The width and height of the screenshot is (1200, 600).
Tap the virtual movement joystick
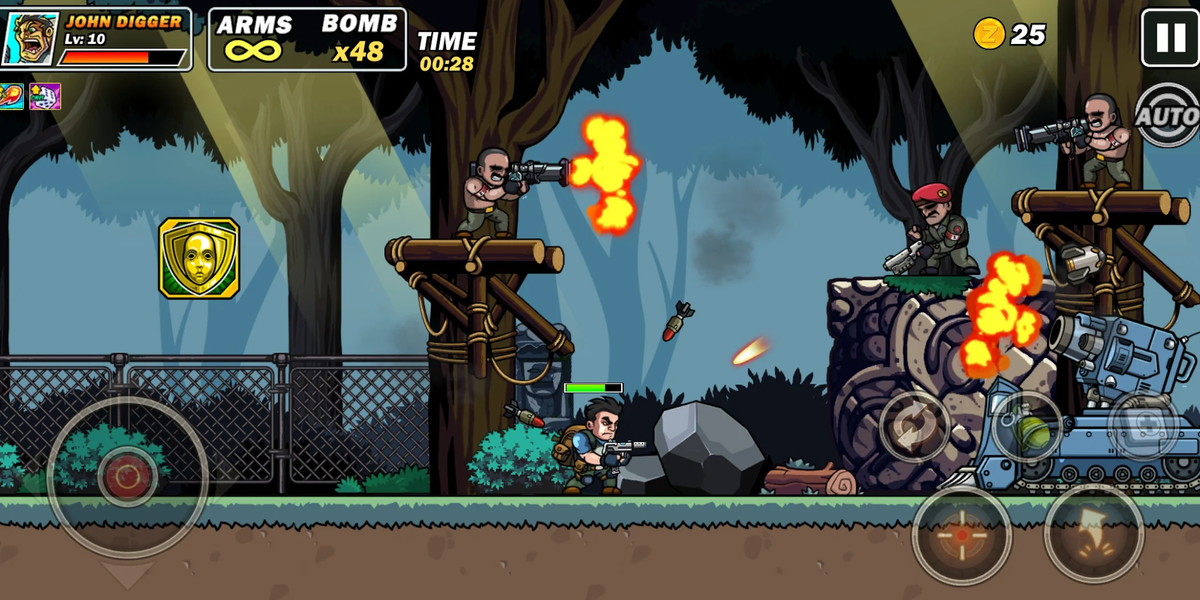pyautogui.click(x=127, y=477)
